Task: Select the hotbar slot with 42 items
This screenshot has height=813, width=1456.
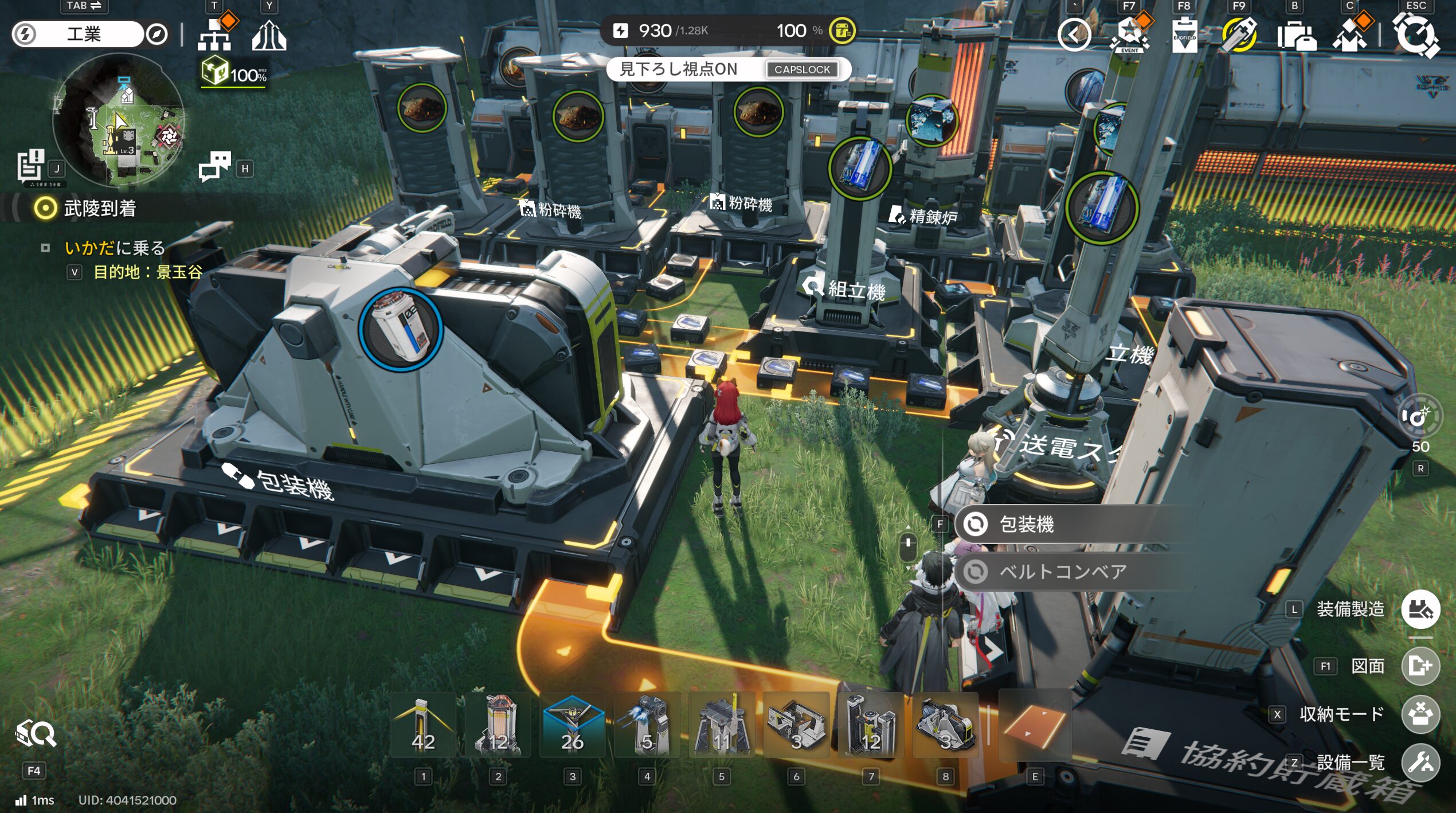Action: (423, 726)
